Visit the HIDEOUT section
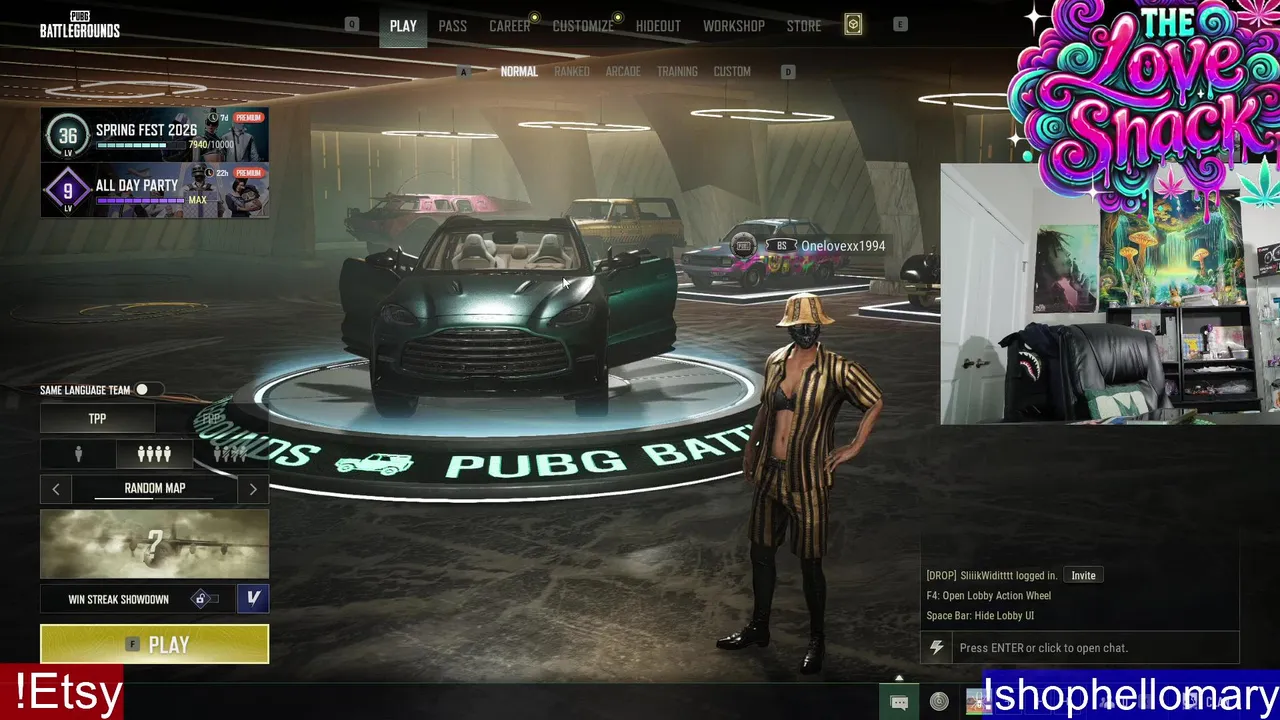 coord(658,26)
